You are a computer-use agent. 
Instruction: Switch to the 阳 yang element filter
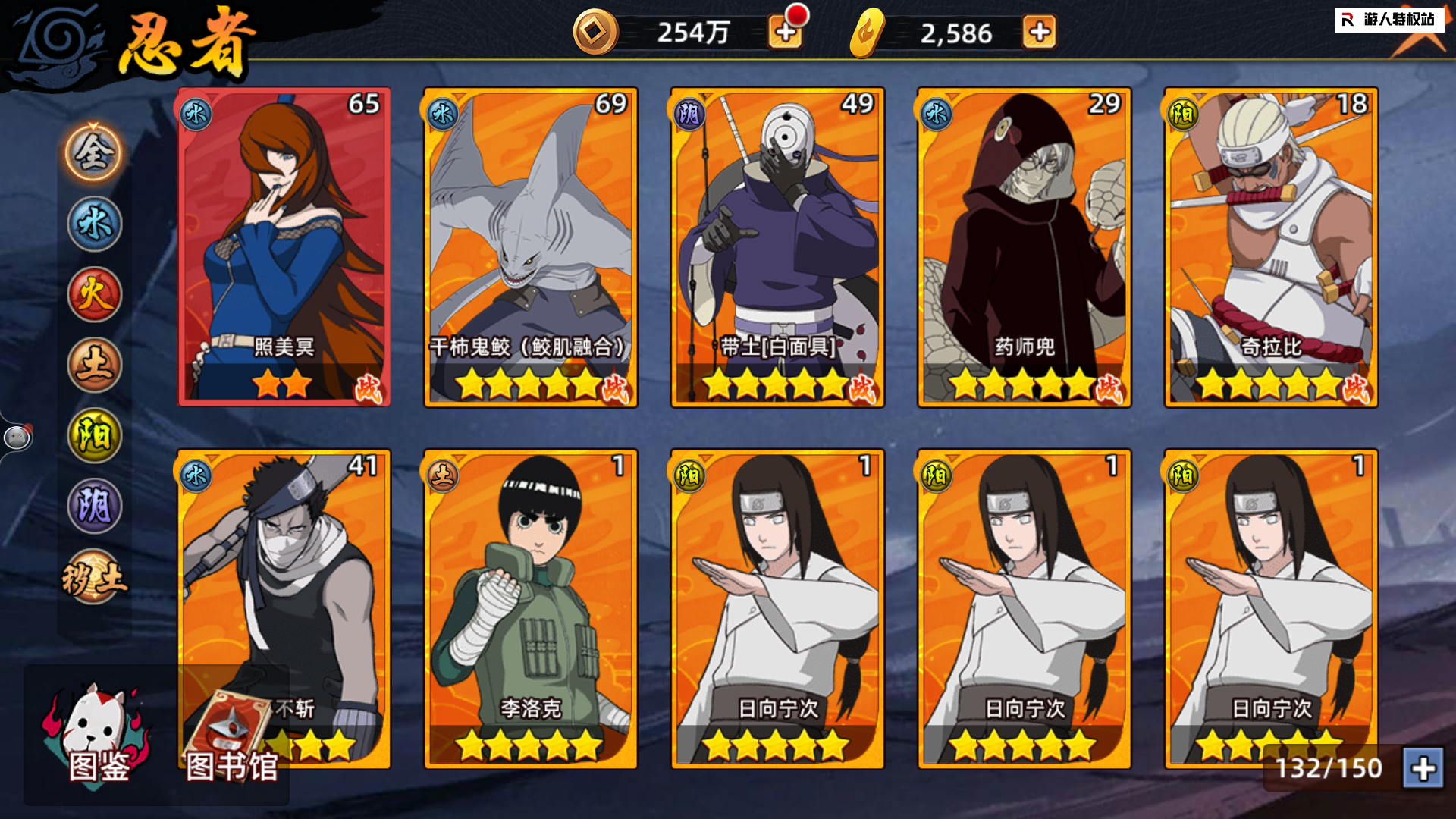point(94,435)
